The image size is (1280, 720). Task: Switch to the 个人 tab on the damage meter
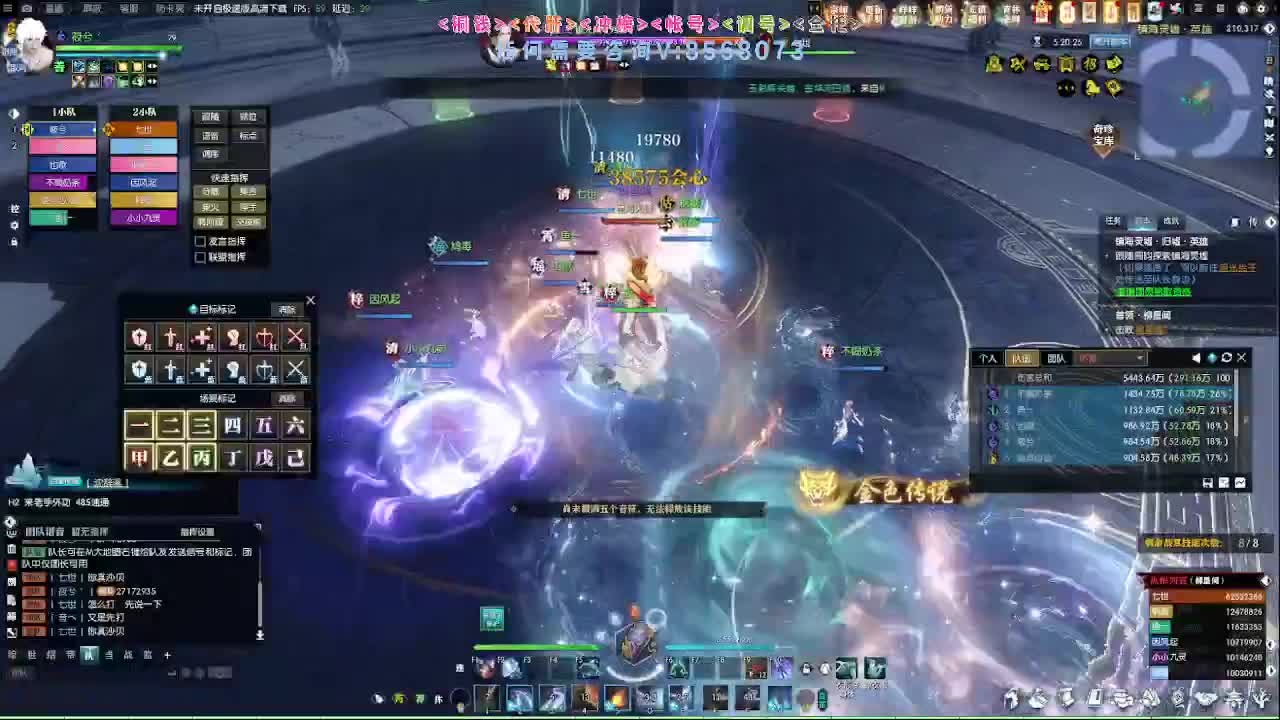point(988,358)
